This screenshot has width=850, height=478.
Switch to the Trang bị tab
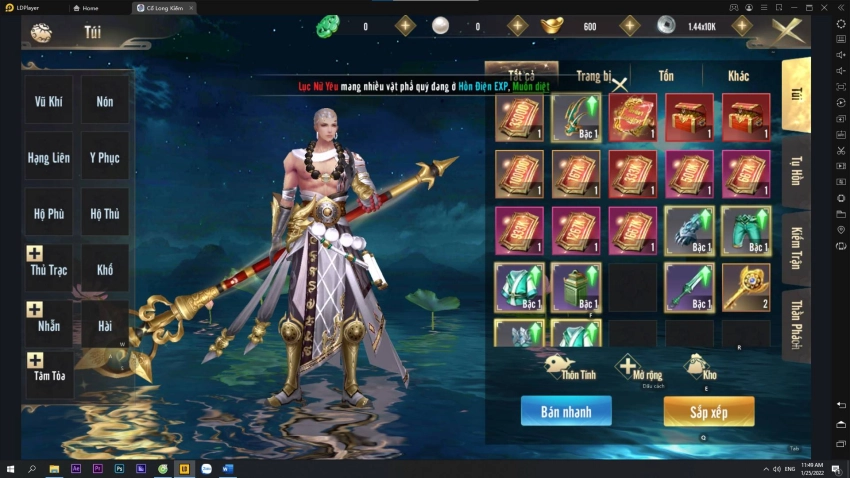[x=593, y=76]
